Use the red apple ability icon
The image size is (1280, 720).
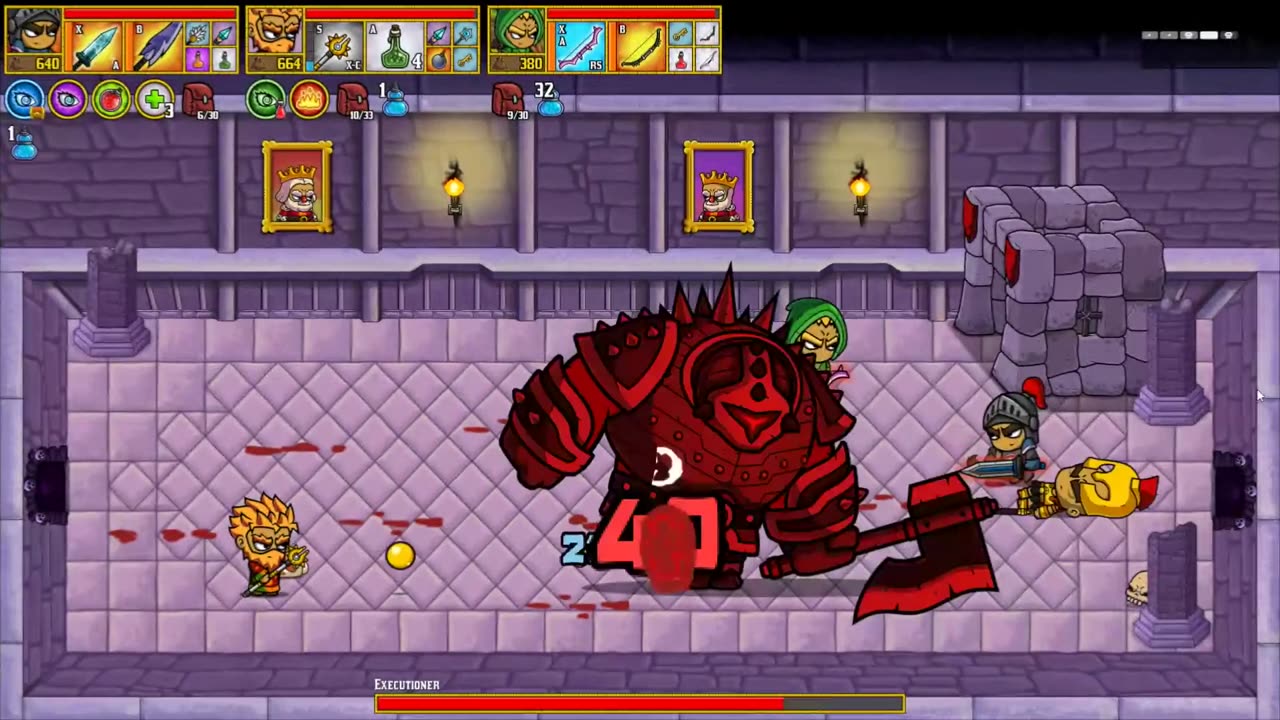tap(111, 100)
